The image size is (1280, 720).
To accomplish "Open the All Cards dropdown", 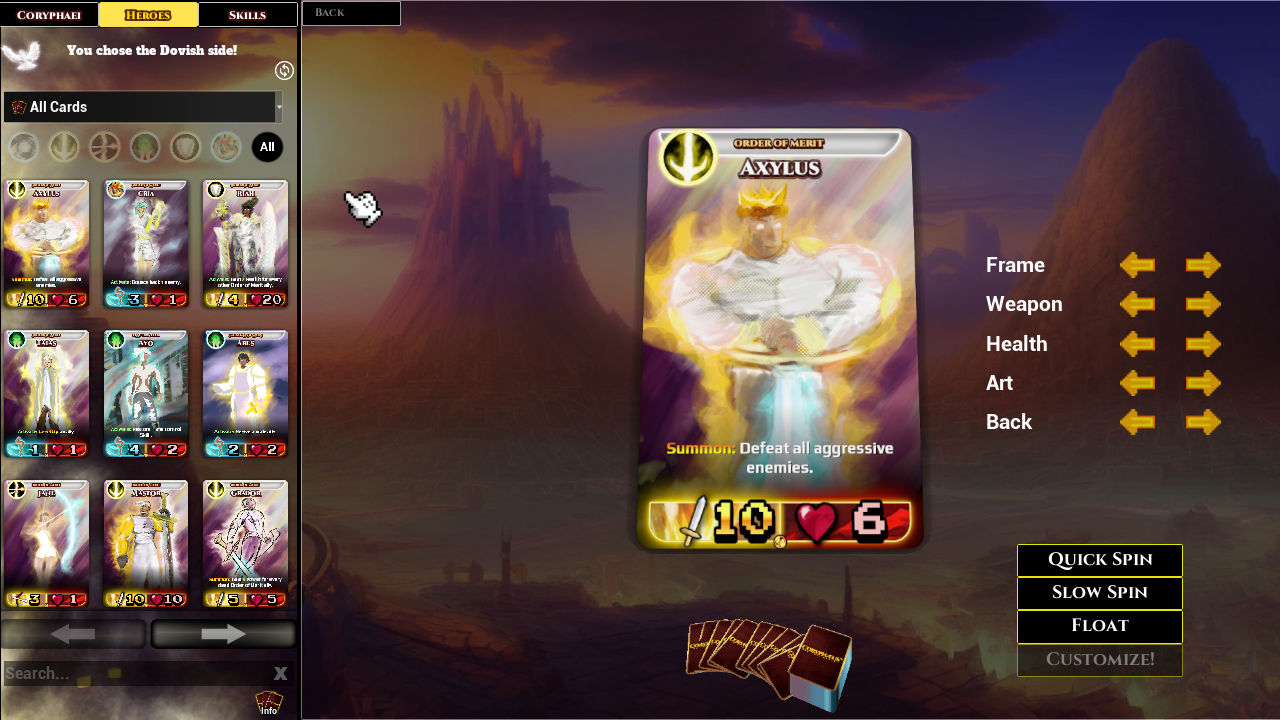I will point(140,106).
